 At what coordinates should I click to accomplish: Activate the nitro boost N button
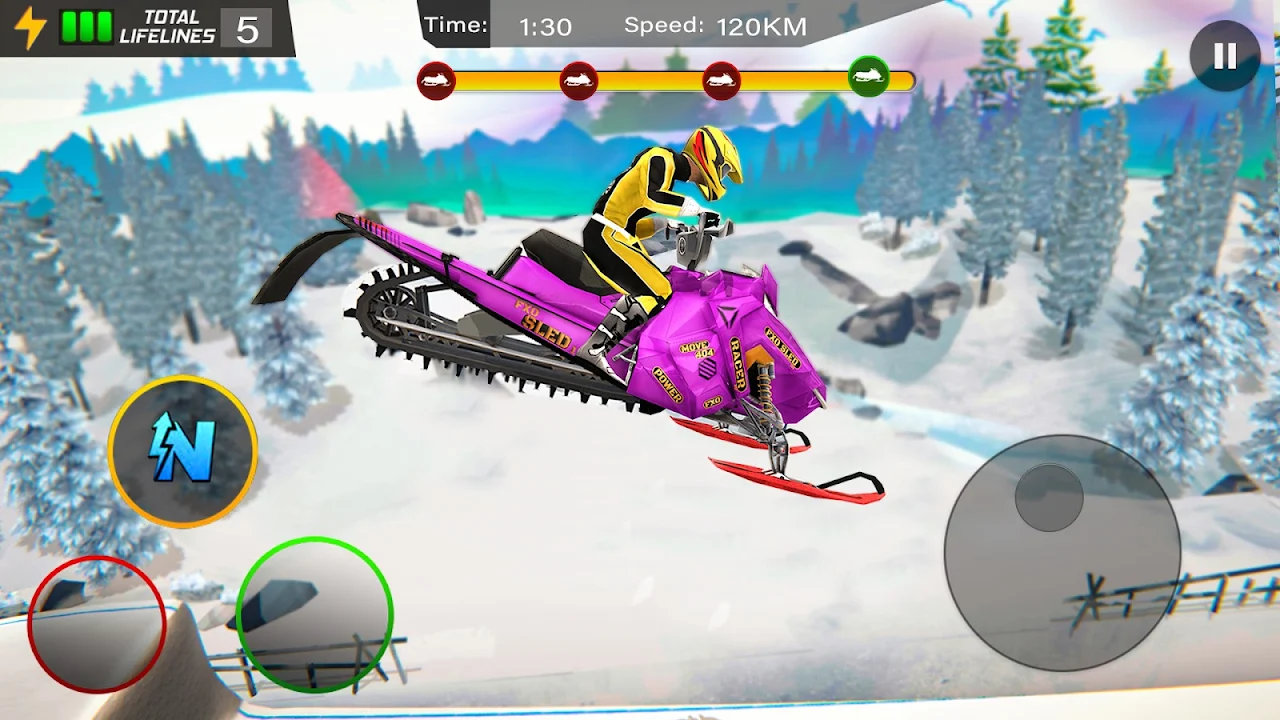point(182,452)
